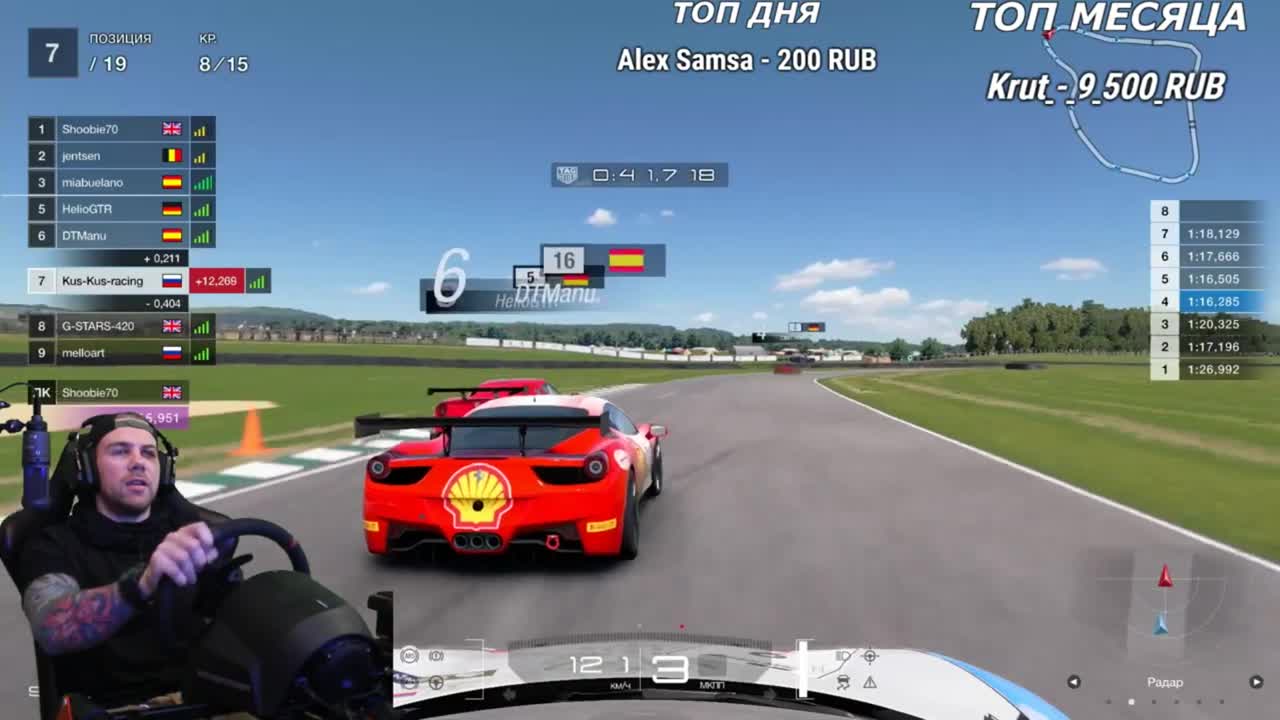This screenshot has width=1280, height=720.
Task: Click the handbrake warning icon on the dash
Action: (434, 653)
